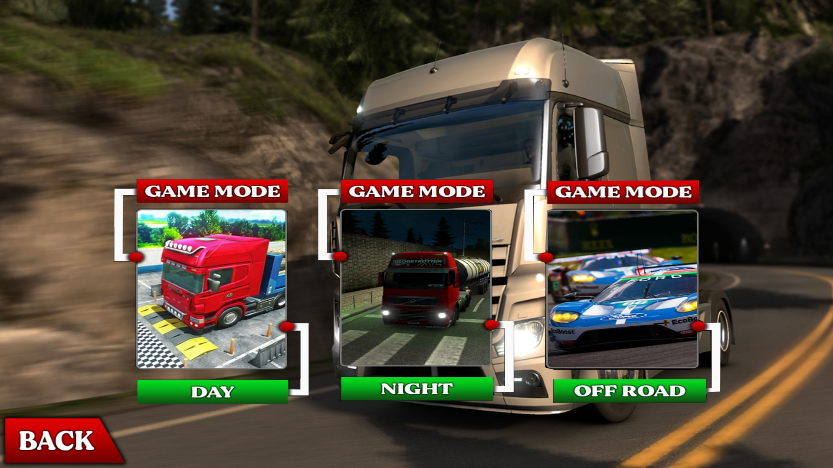Select the race car off road thumbnail
833x468 pixels.
(x=622, y=289)
